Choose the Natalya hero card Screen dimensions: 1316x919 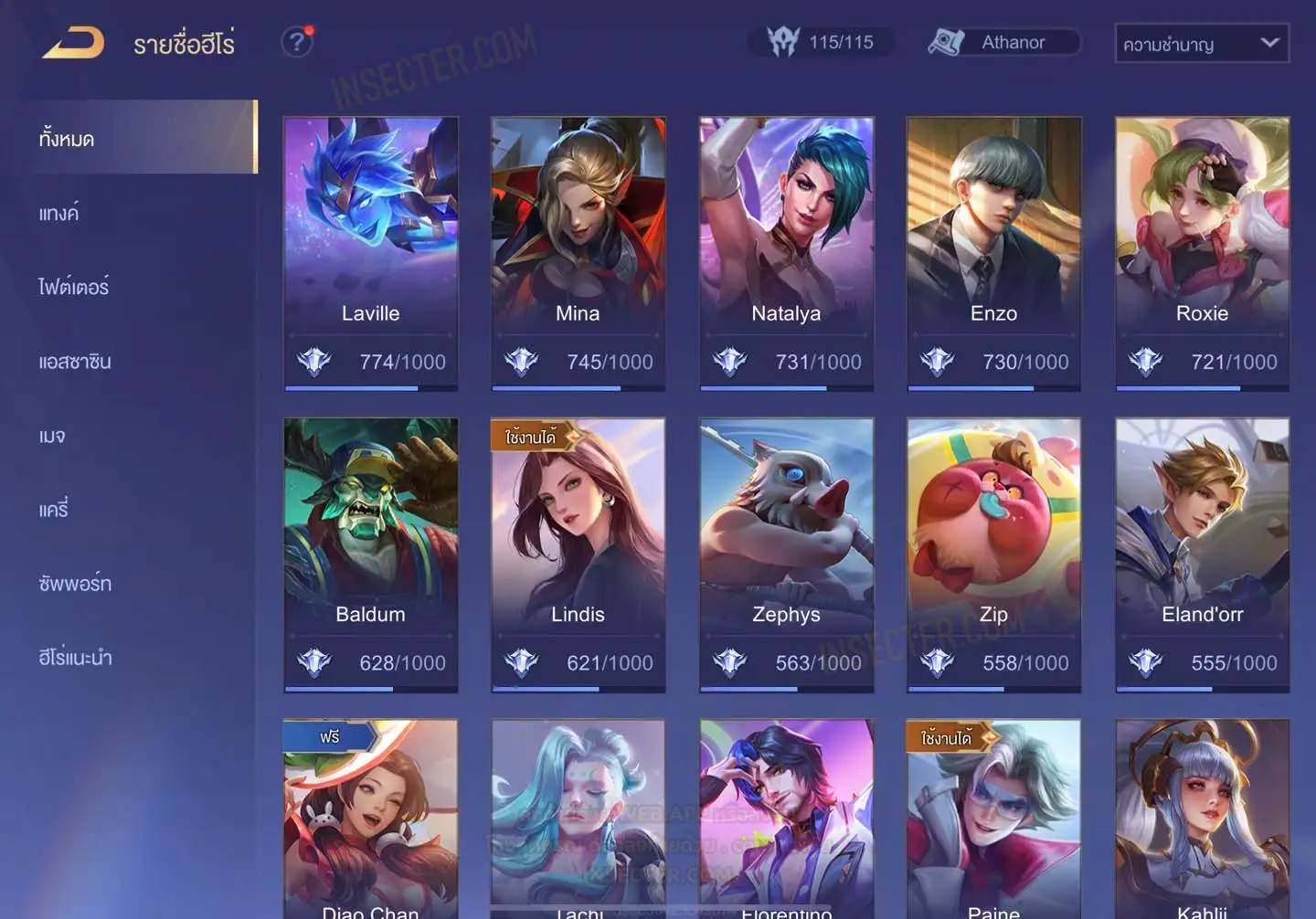click(x=786, y=253)
